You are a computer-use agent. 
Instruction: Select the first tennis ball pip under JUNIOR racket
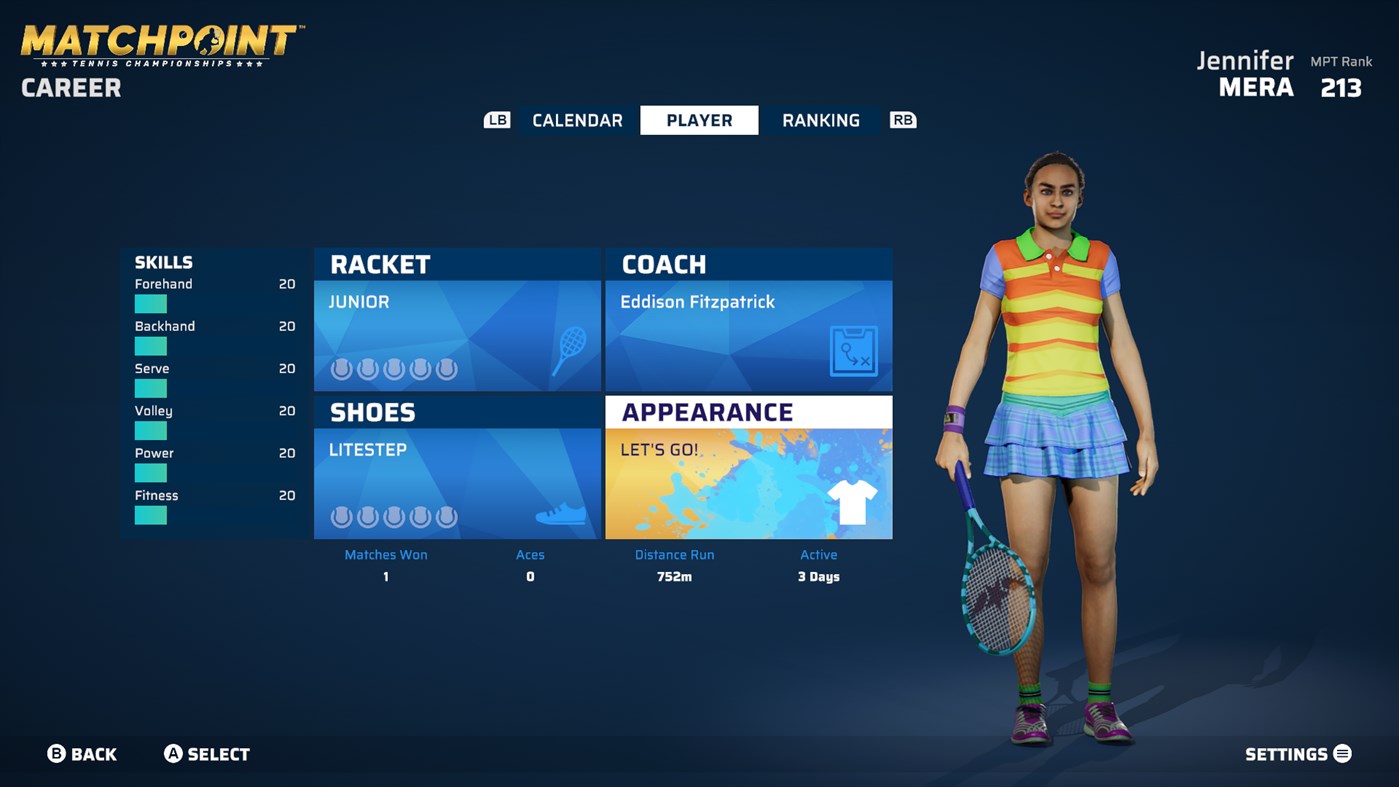[x=339, y=368]
